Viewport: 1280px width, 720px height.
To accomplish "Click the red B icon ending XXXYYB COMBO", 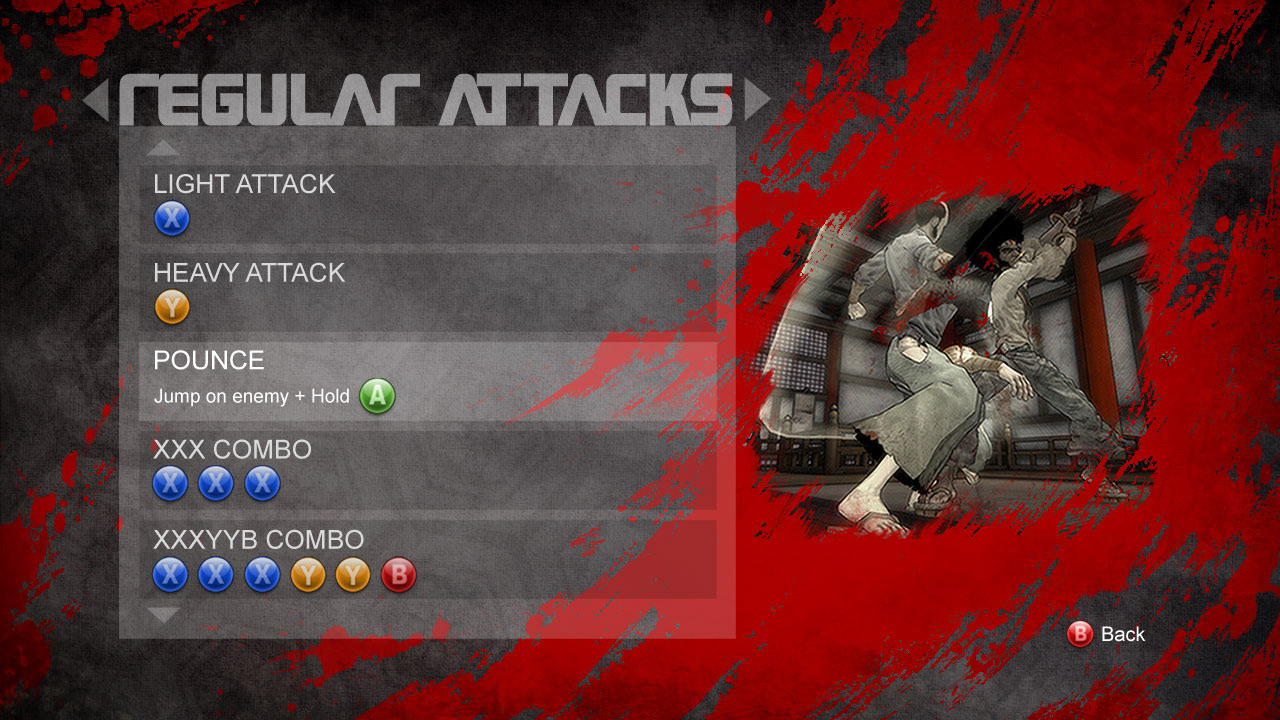I will click(396, 574).
